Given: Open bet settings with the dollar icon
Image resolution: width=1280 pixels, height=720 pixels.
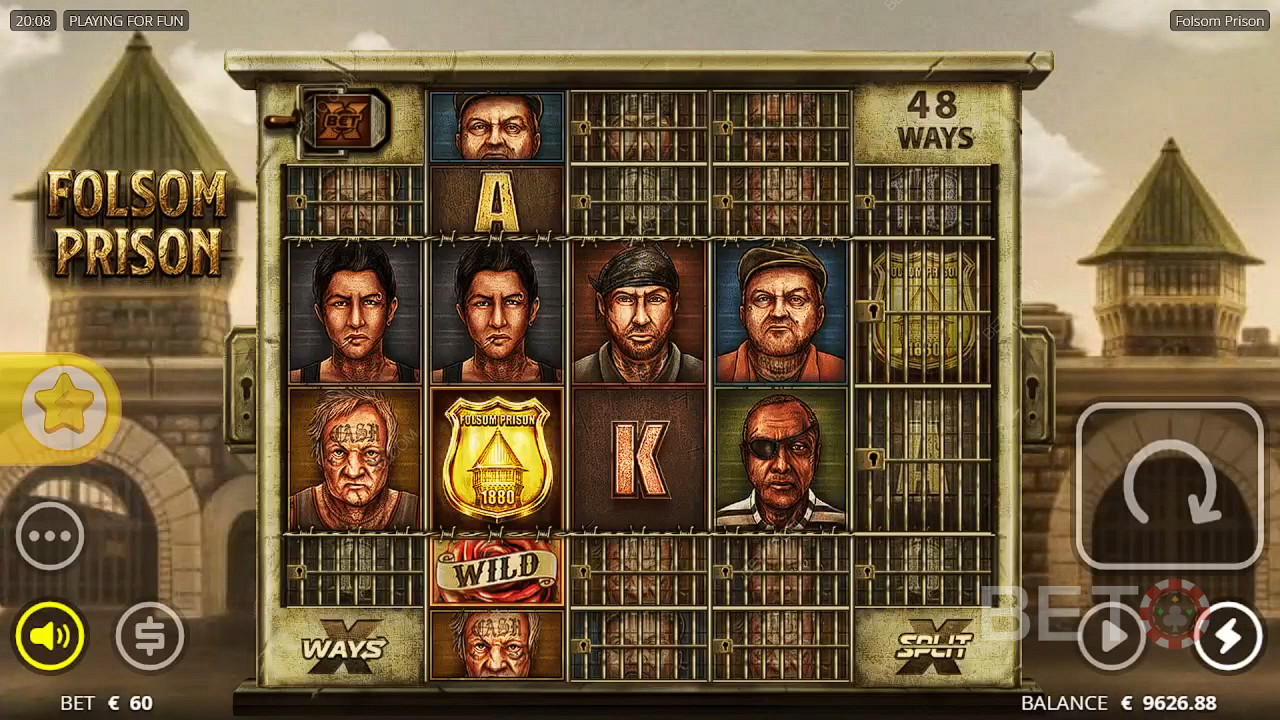Looking at the screenshot, I should (150, 635).
